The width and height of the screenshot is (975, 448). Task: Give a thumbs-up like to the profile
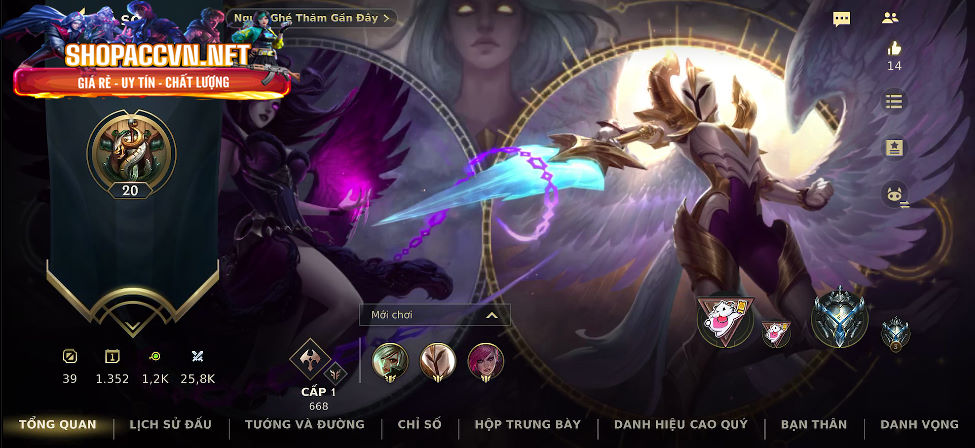pos(894,48)
